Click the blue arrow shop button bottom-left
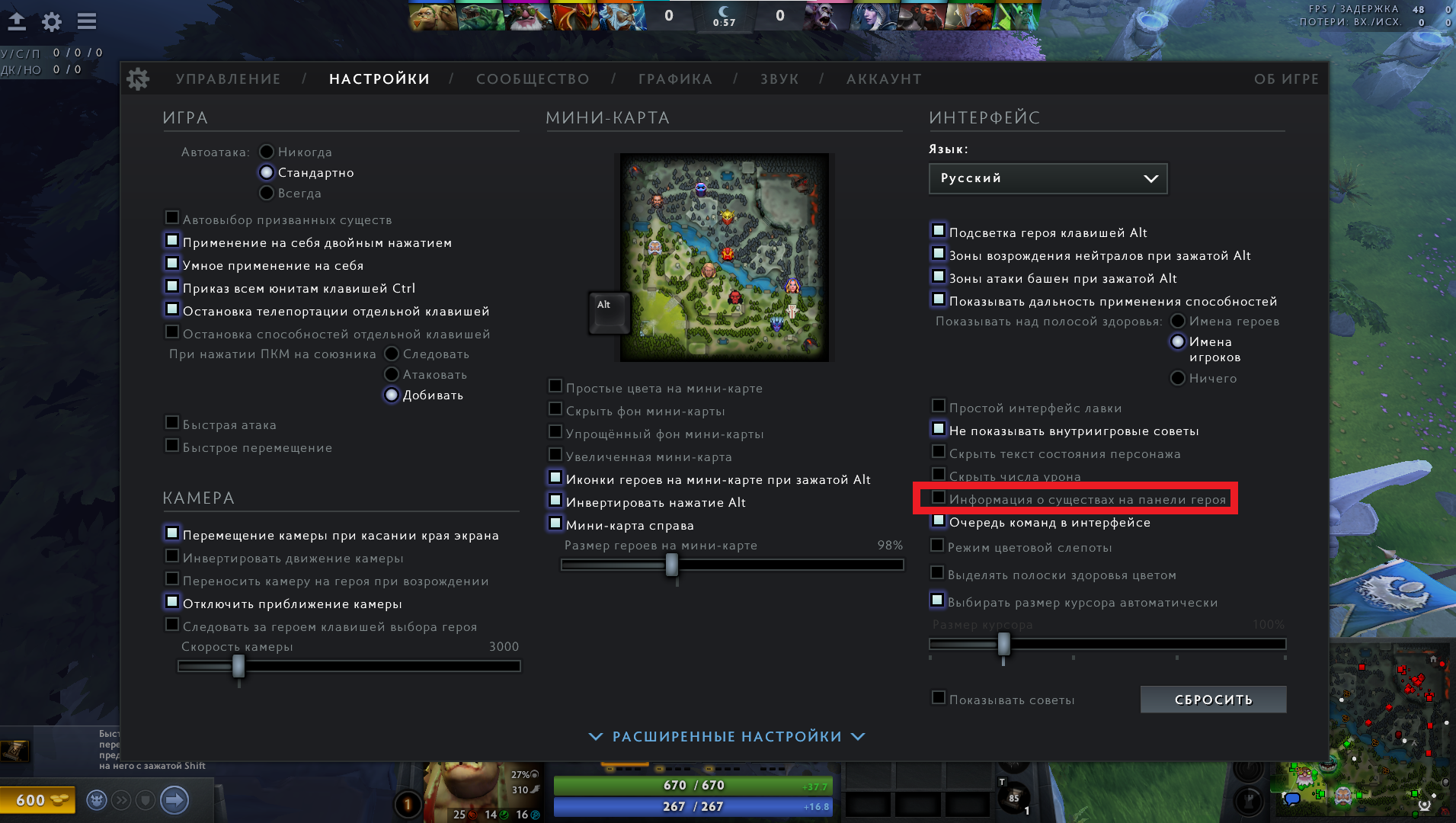This screenshot has height=823, width=1456. (174, 799)
